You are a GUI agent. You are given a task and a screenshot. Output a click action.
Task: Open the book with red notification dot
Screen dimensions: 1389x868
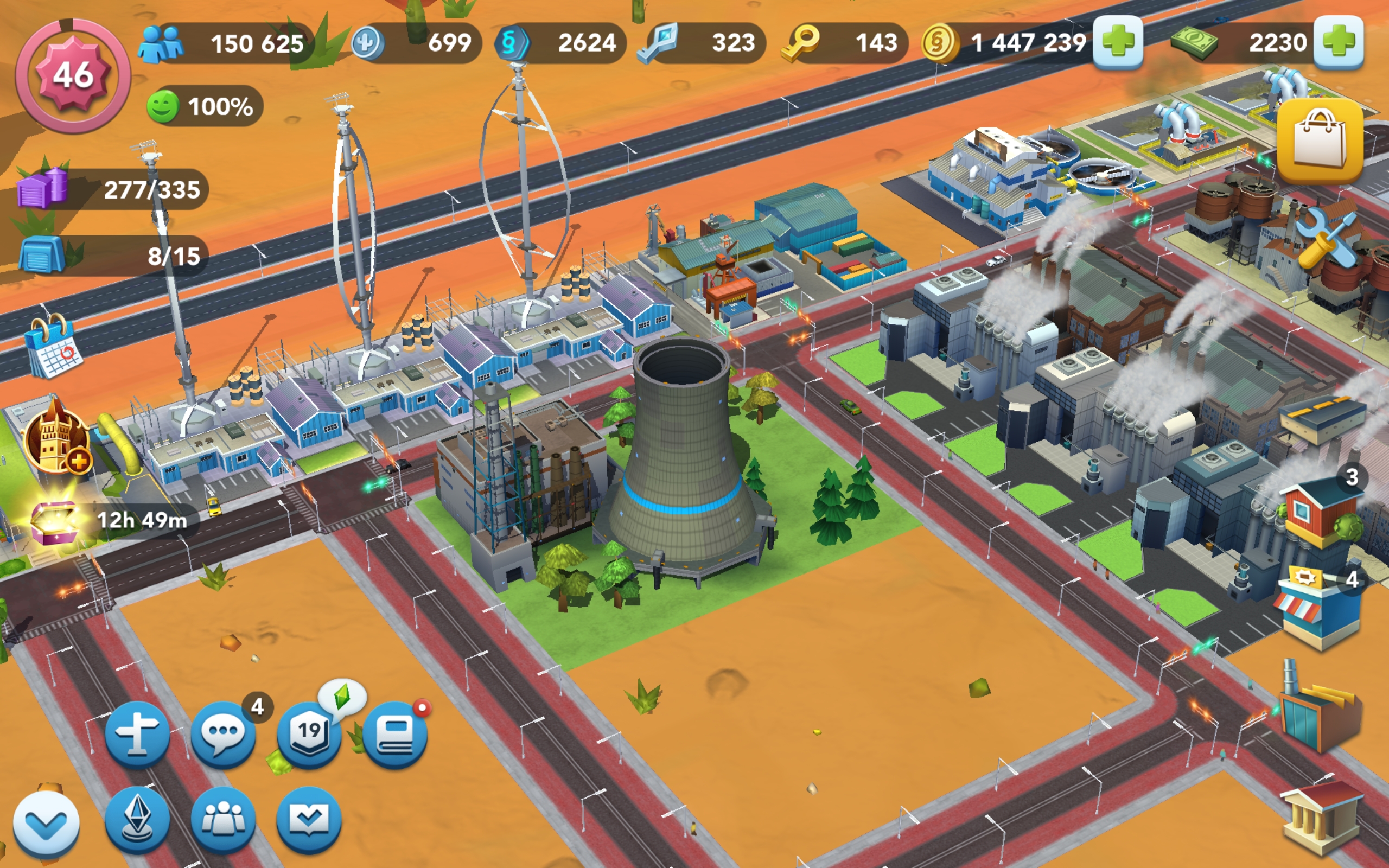coord(395,733)
